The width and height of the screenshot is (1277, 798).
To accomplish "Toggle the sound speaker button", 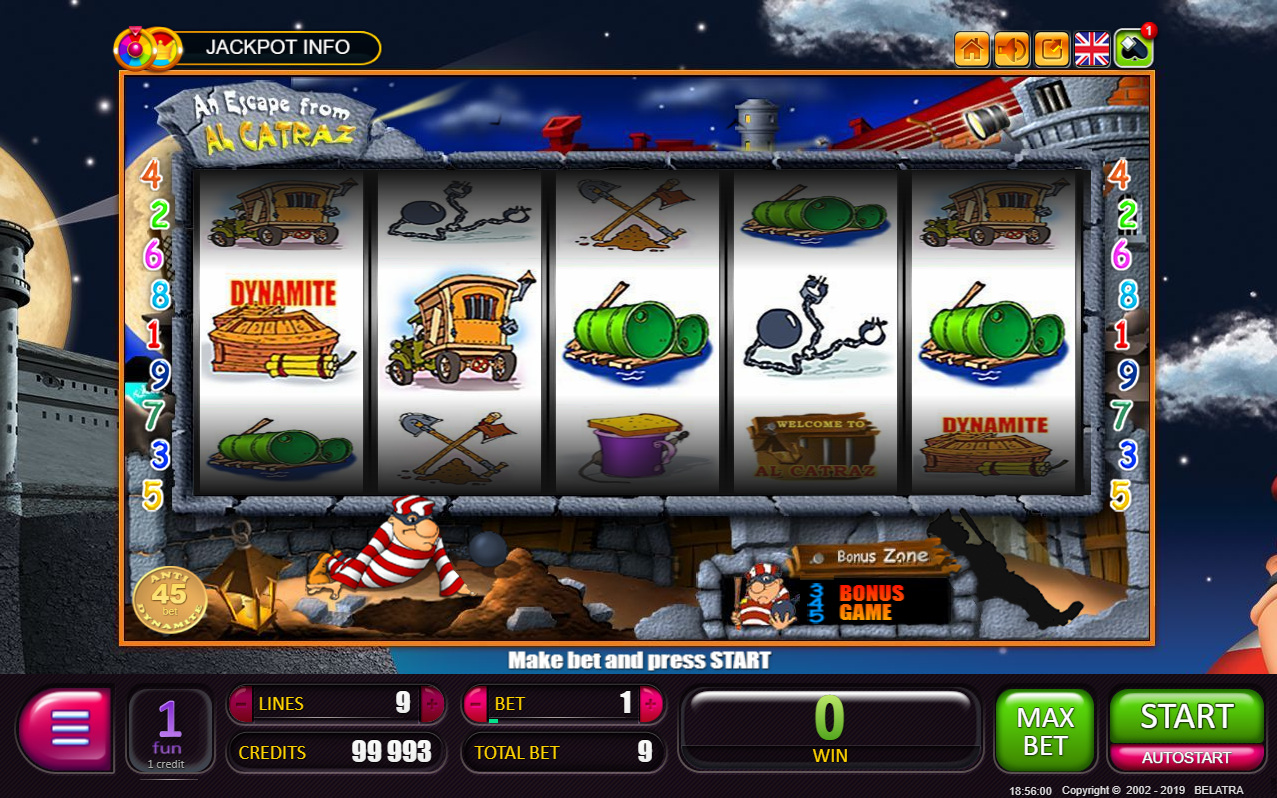I will [1012, 48].
